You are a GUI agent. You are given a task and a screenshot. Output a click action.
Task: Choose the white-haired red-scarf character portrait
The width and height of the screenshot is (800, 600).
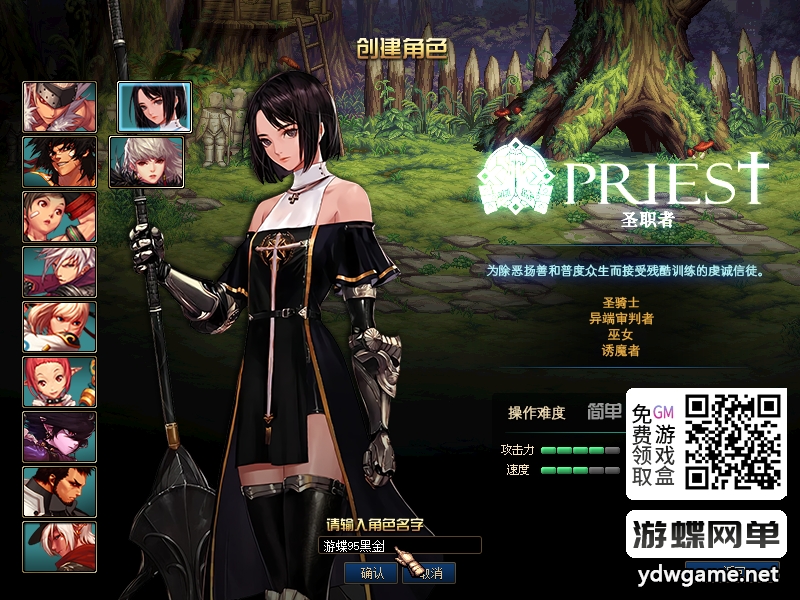pos(60,547)
